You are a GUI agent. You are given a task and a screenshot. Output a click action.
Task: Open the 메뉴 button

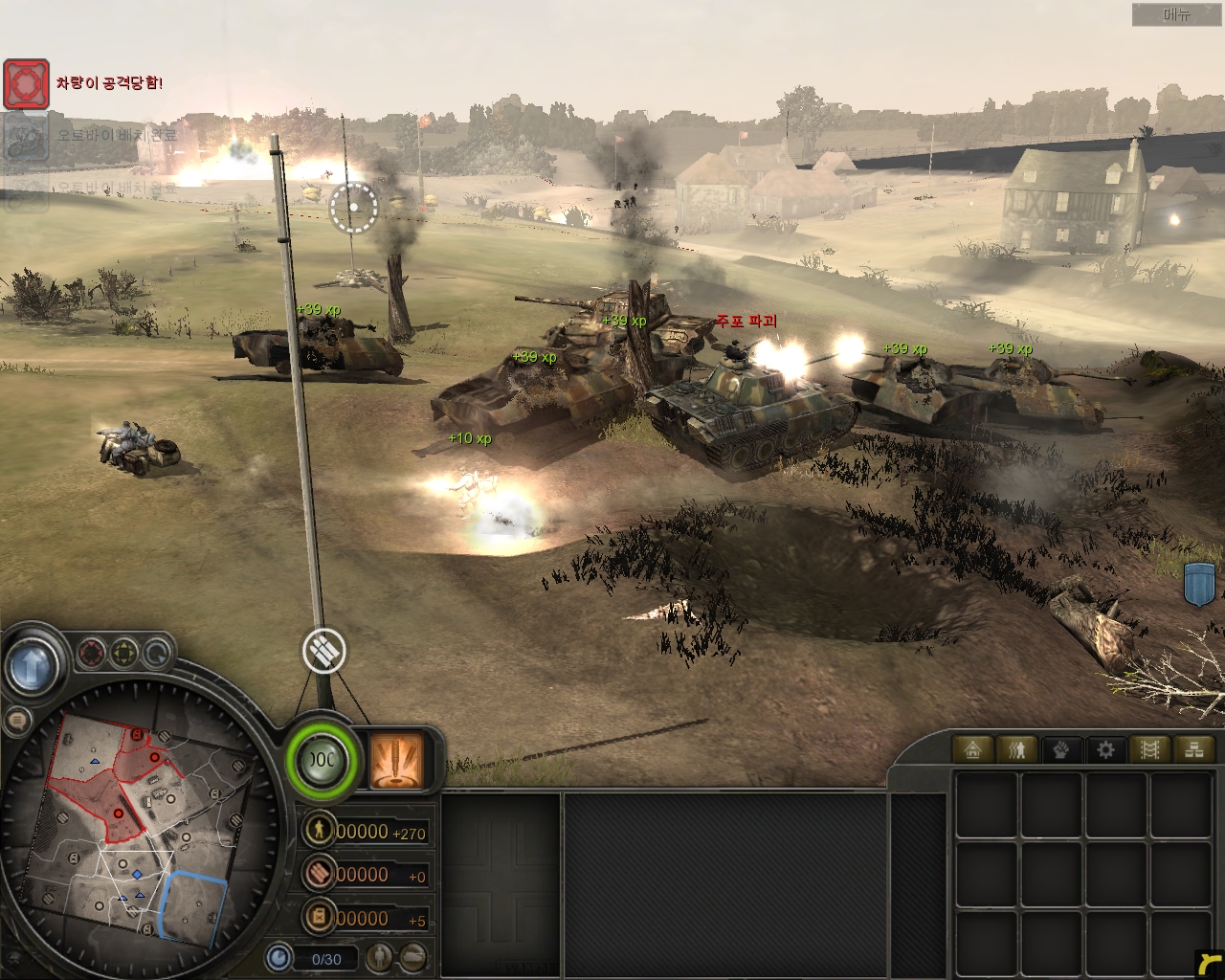pyautogui.click(x=1176, y=14)
